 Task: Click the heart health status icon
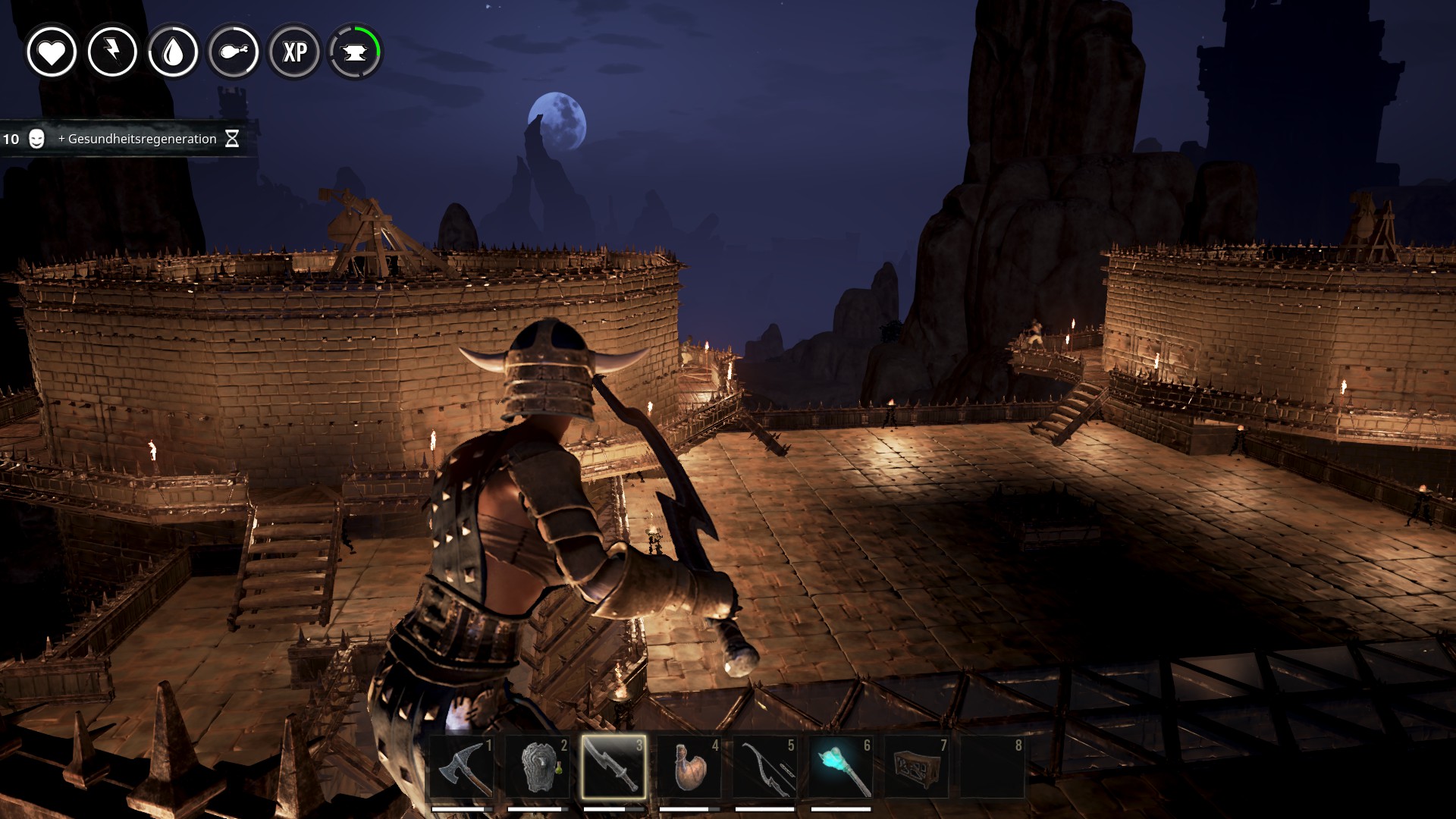(x=52, y=52)
